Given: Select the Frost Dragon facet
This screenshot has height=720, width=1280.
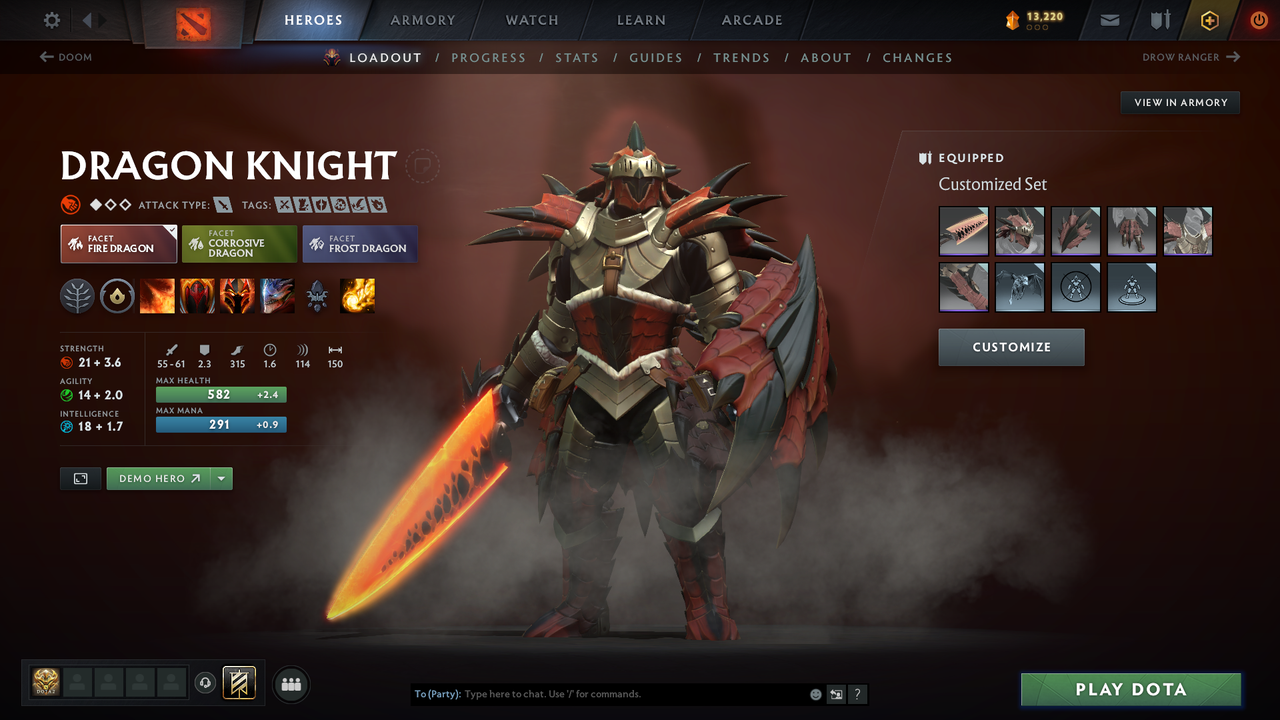Looking at the screenshot, I should tap(359, 243).
